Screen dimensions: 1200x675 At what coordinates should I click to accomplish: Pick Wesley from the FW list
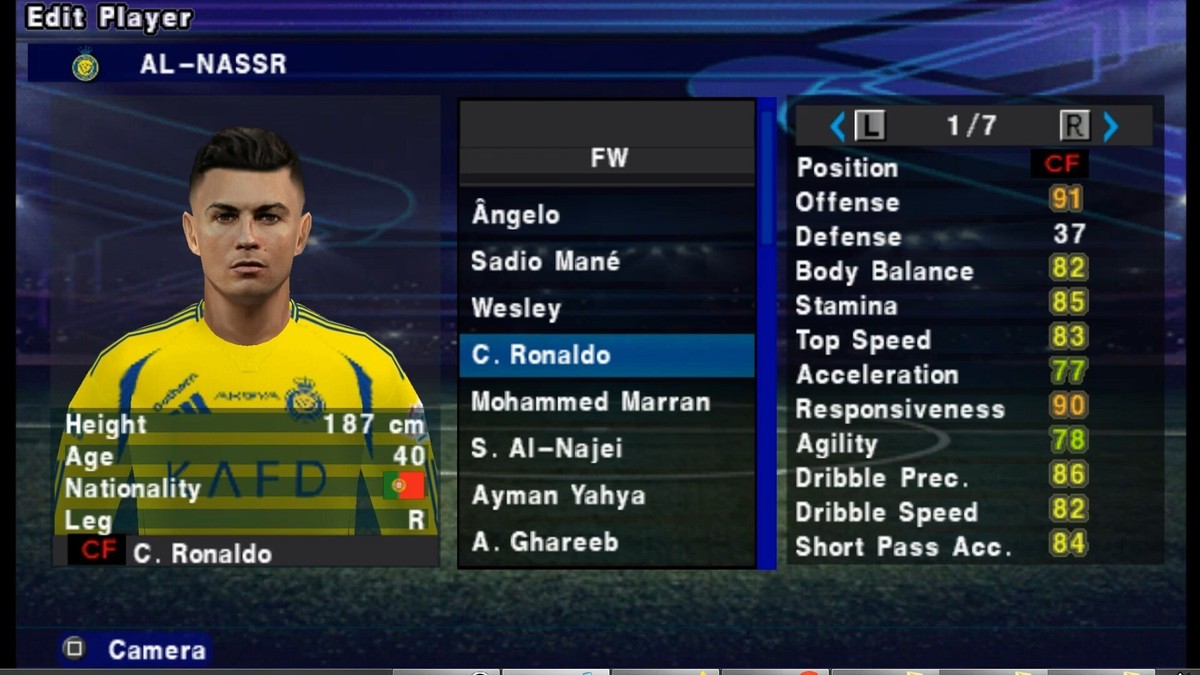click(x=606, y=308)
